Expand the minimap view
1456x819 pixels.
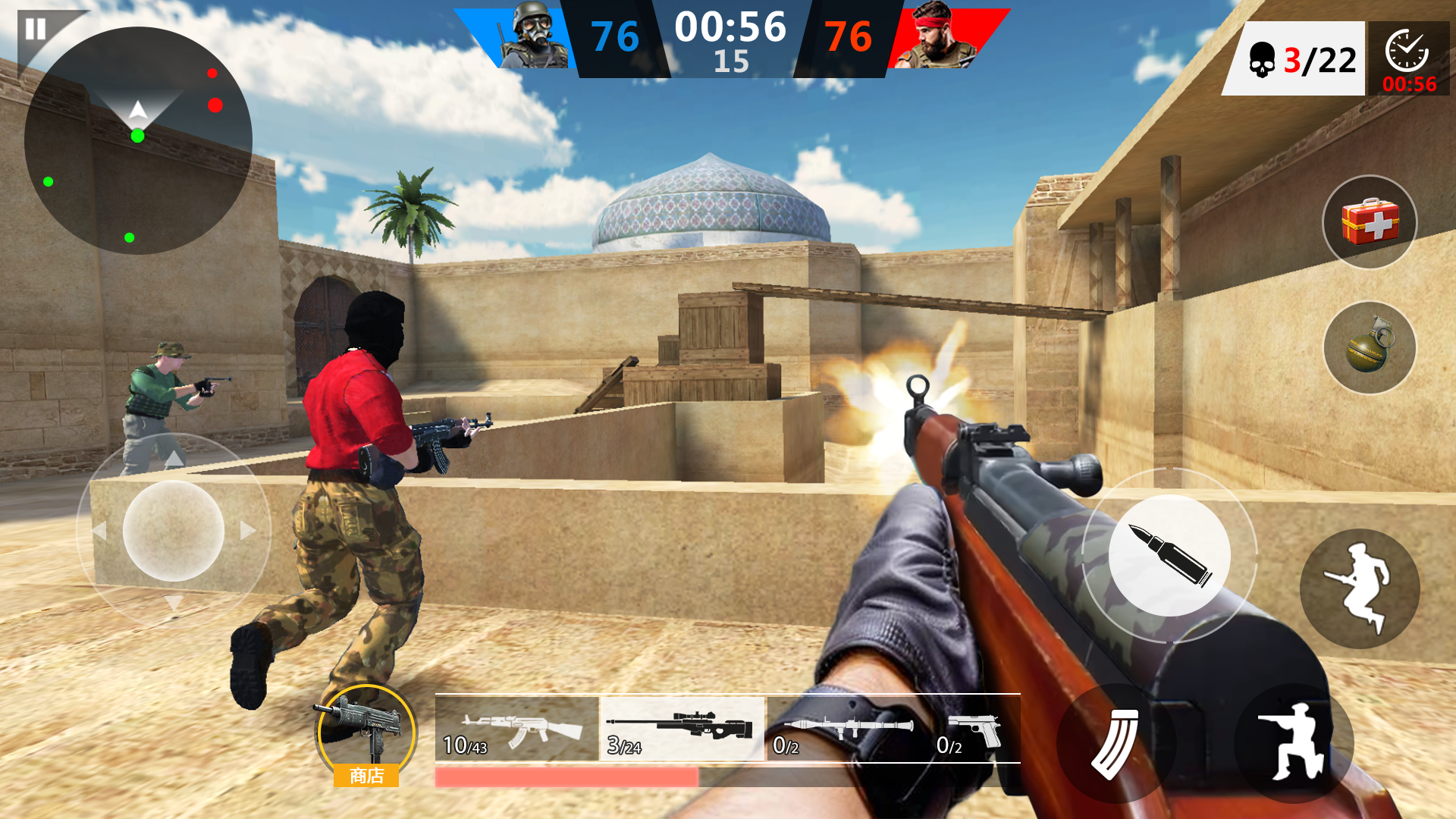tap(140, 140)
